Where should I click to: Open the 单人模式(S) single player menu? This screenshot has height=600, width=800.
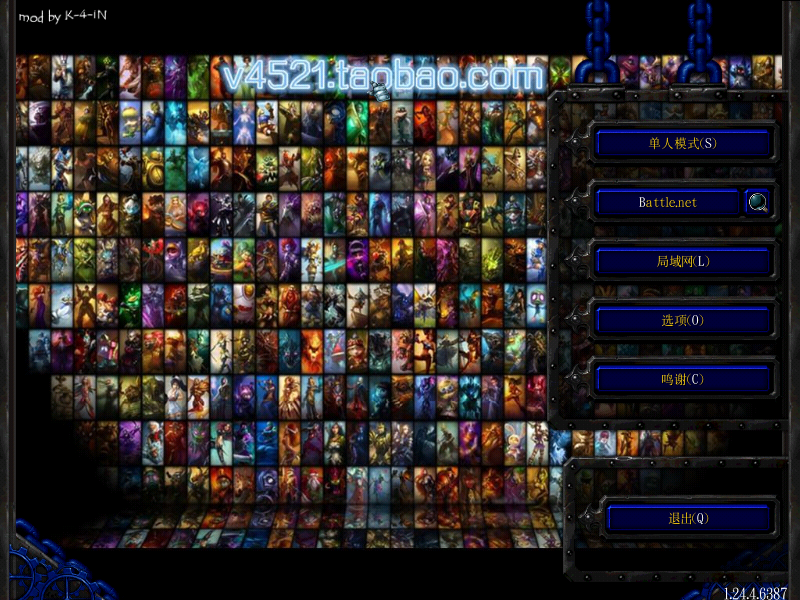(x=683, y=143)
